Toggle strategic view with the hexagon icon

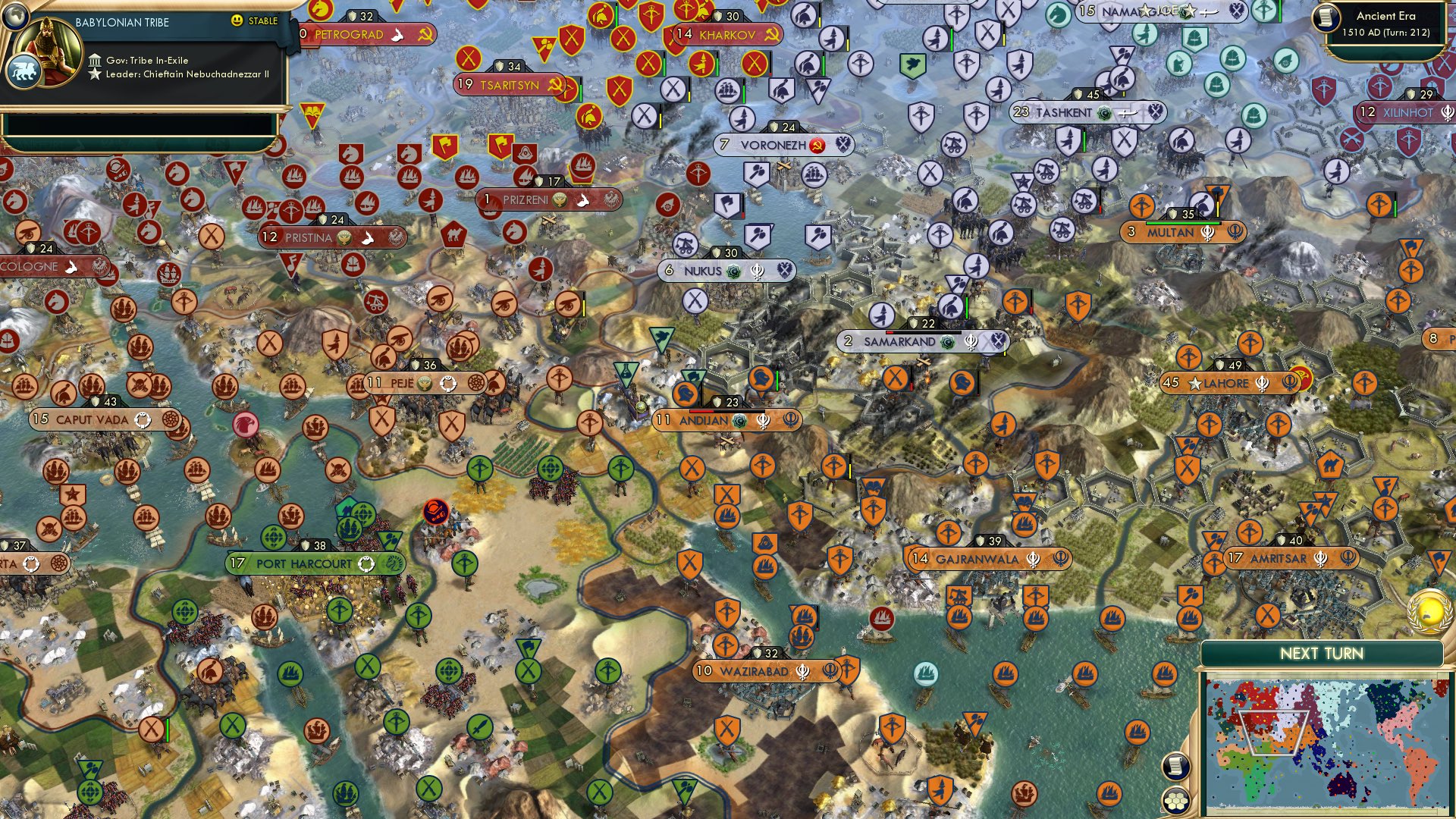(x=1175, y=799)
